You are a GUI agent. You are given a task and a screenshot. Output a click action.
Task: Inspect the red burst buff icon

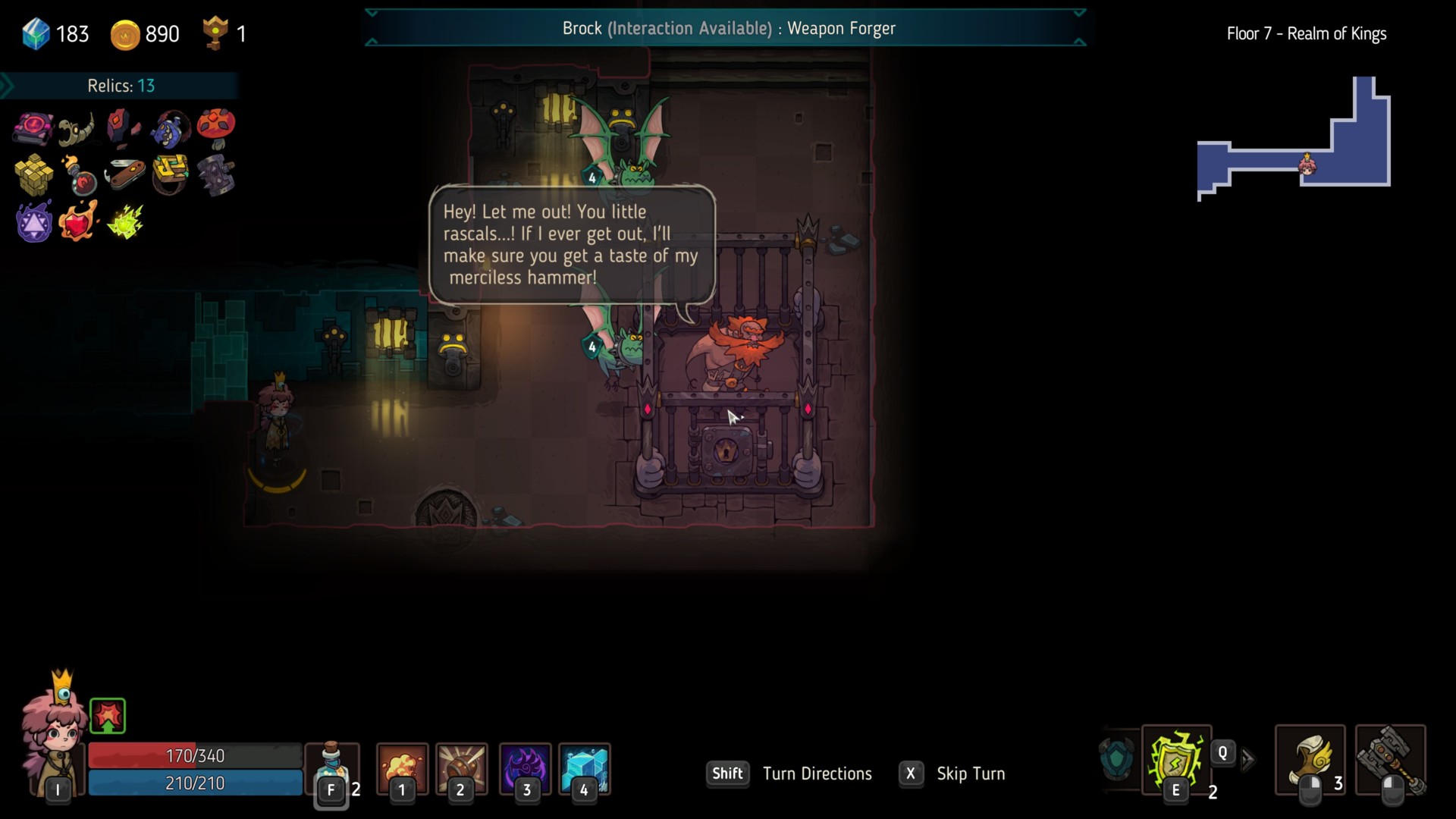tap(108, 716)
